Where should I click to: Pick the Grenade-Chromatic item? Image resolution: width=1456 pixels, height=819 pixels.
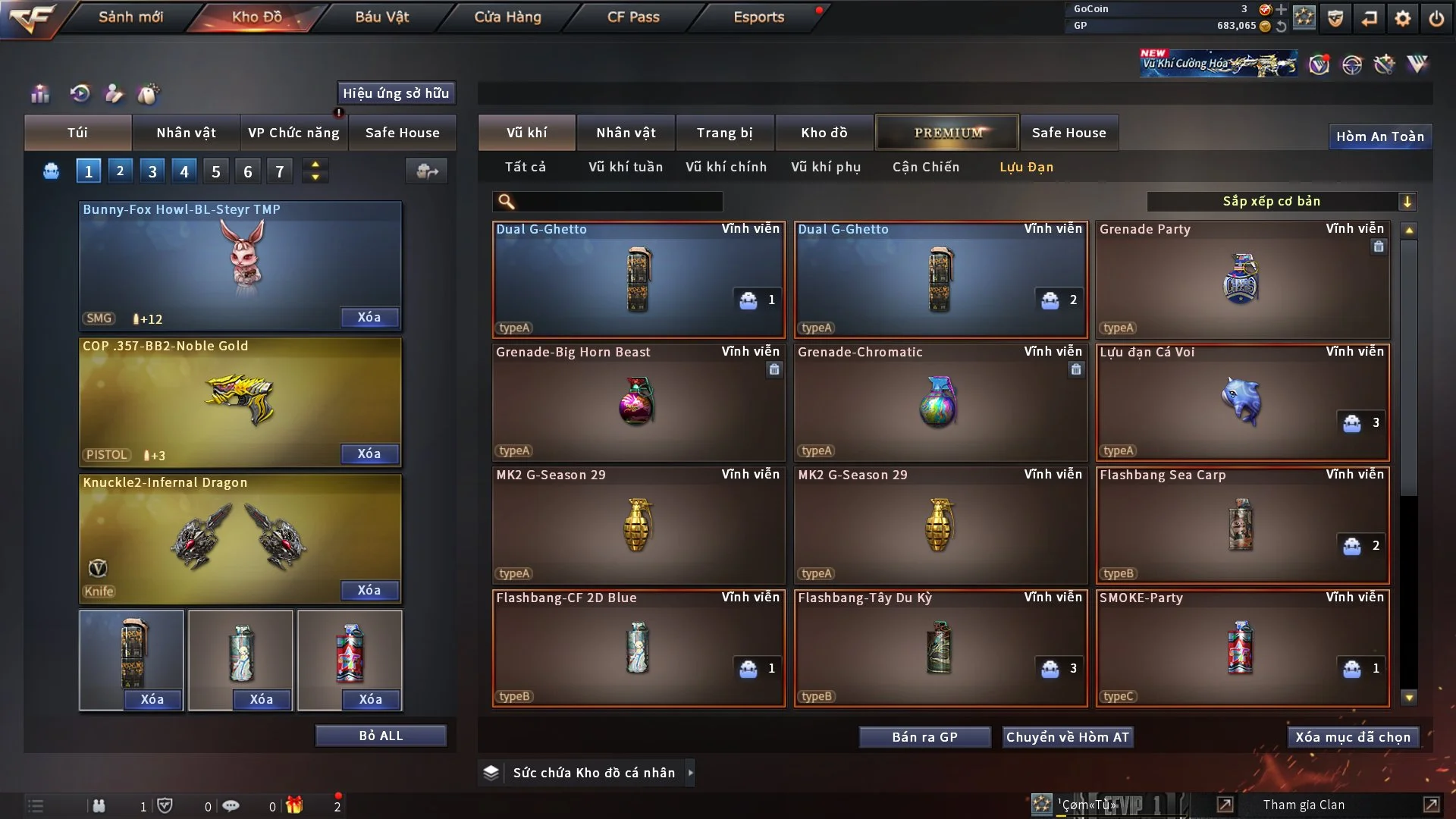[940, 402]
